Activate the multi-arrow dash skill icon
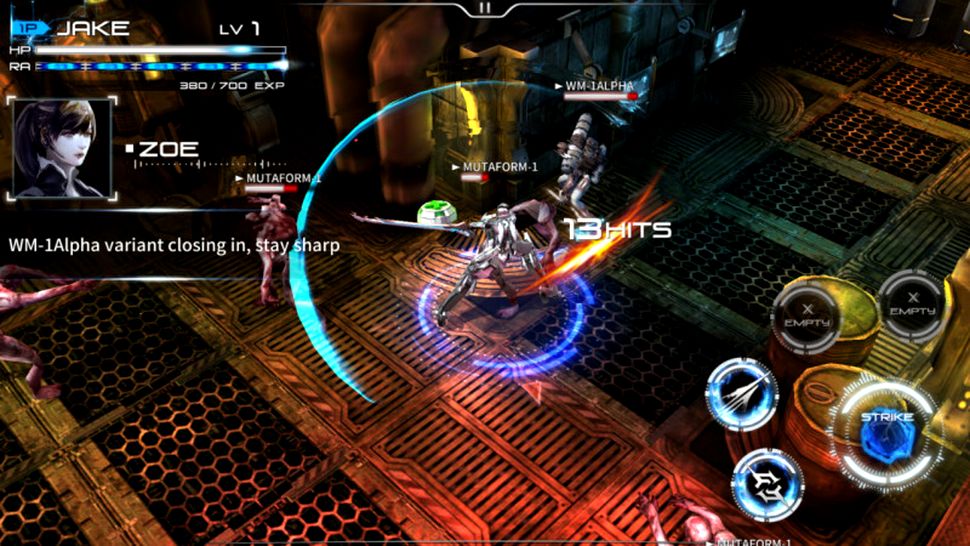The height and width of the screenshot is (546, 970). 742,393
